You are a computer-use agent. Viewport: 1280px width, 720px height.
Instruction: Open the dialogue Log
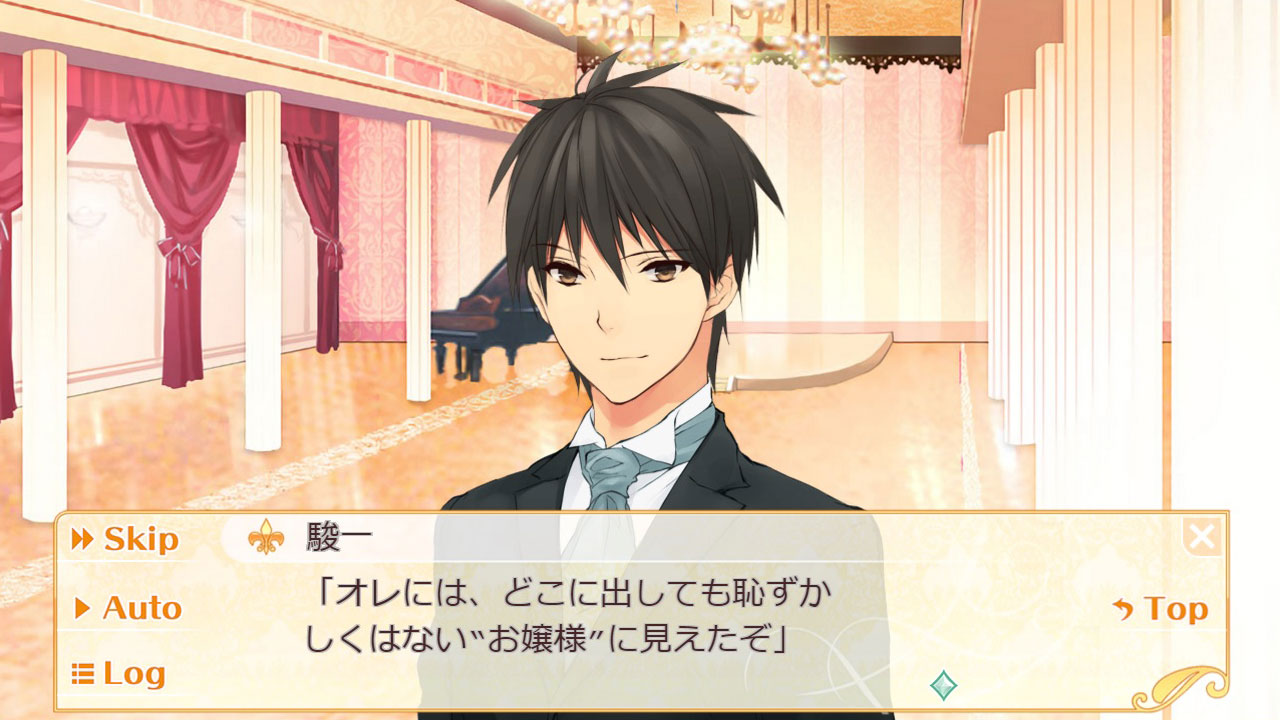(119, 674)
